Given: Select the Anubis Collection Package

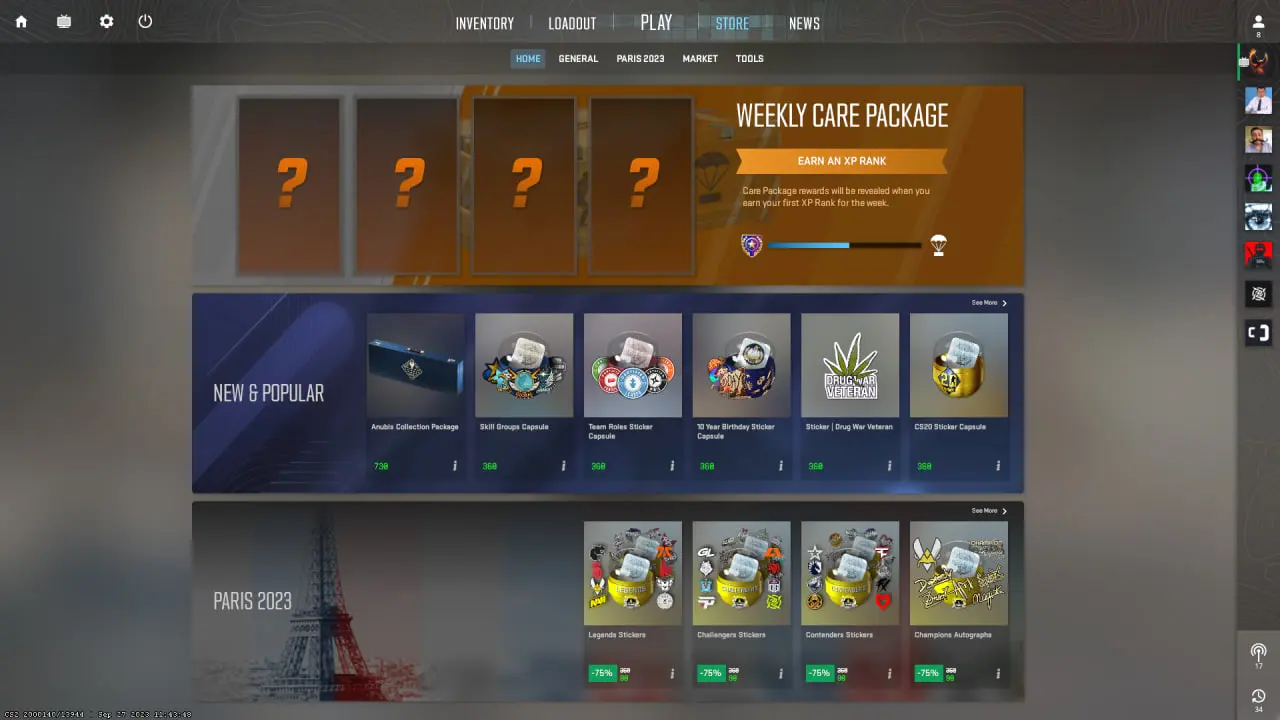Looking at the screenshot, I should point(415,365).
